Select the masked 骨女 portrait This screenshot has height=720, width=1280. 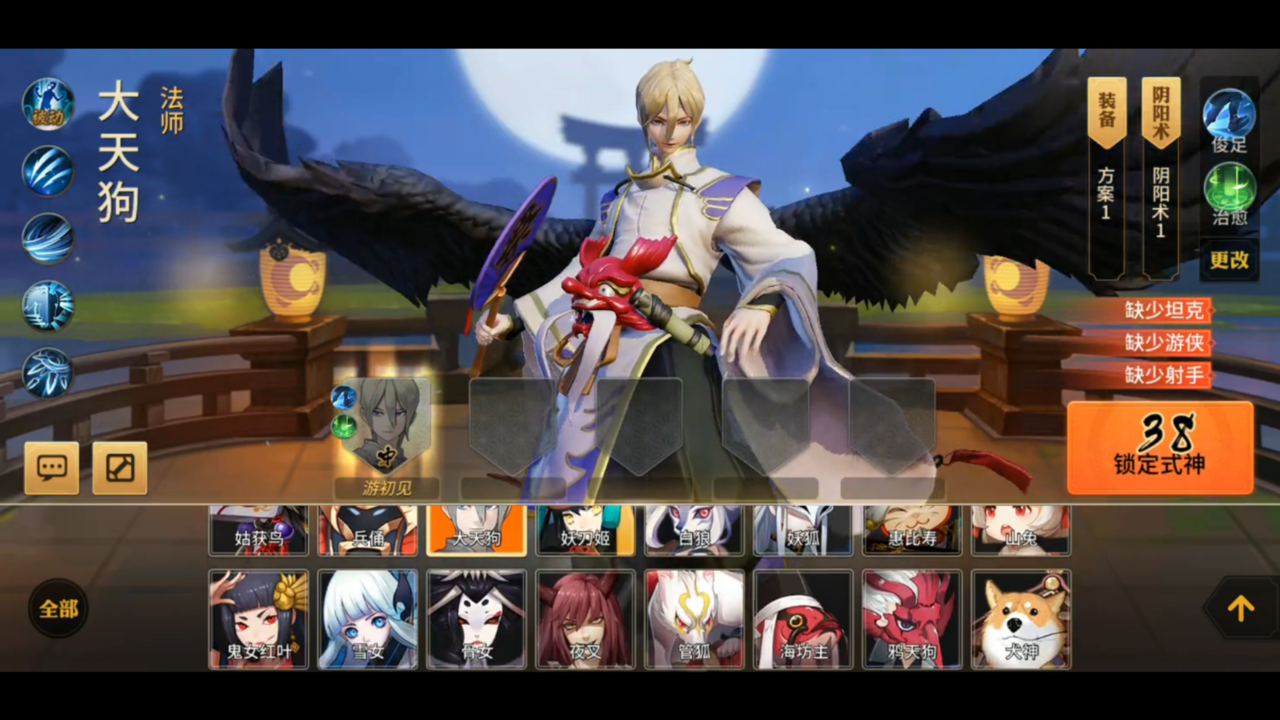(x=476, y=619)
